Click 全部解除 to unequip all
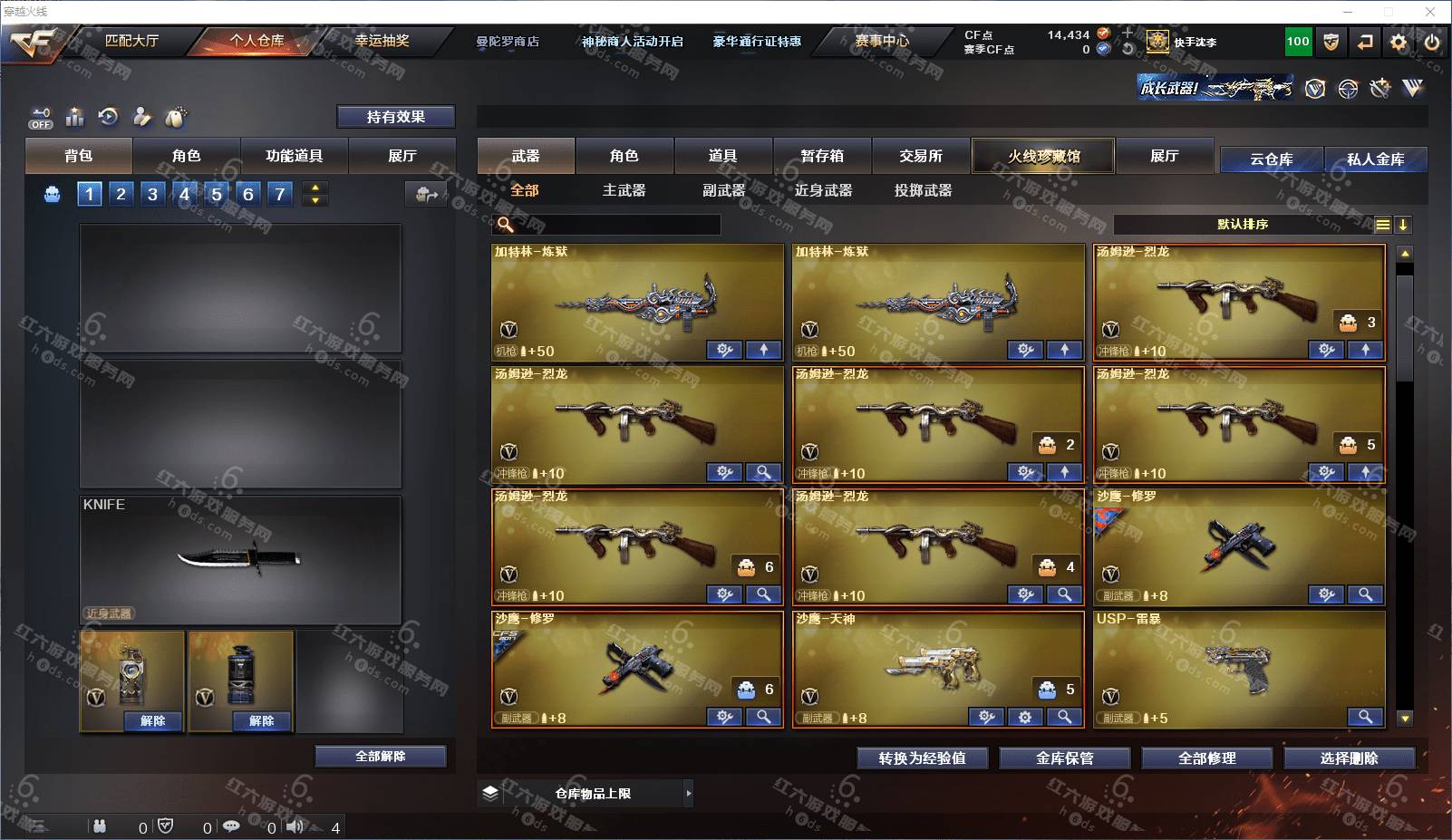 (x=381, y=757)
